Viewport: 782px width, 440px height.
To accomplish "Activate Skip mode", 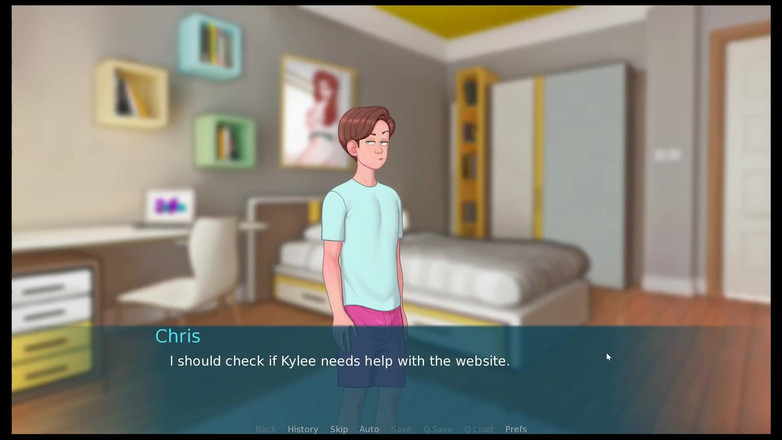I will 339,429.
